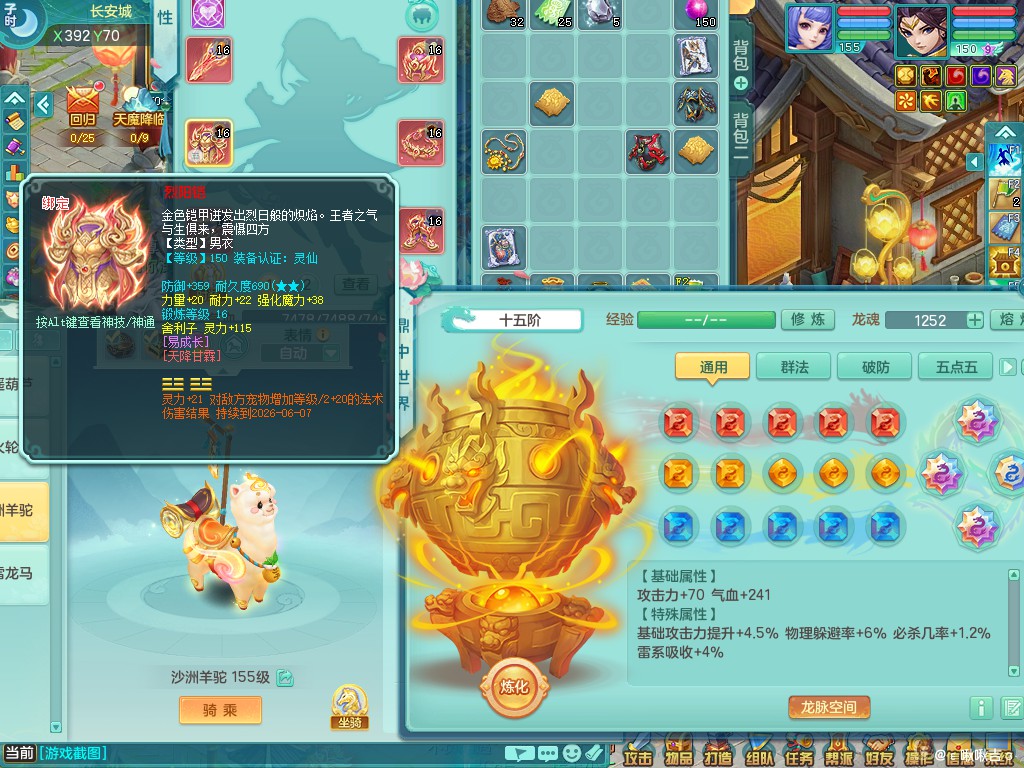Open the chat emoji smiley picker
This screenshot has width=1024, height=768.
[572, 753]
